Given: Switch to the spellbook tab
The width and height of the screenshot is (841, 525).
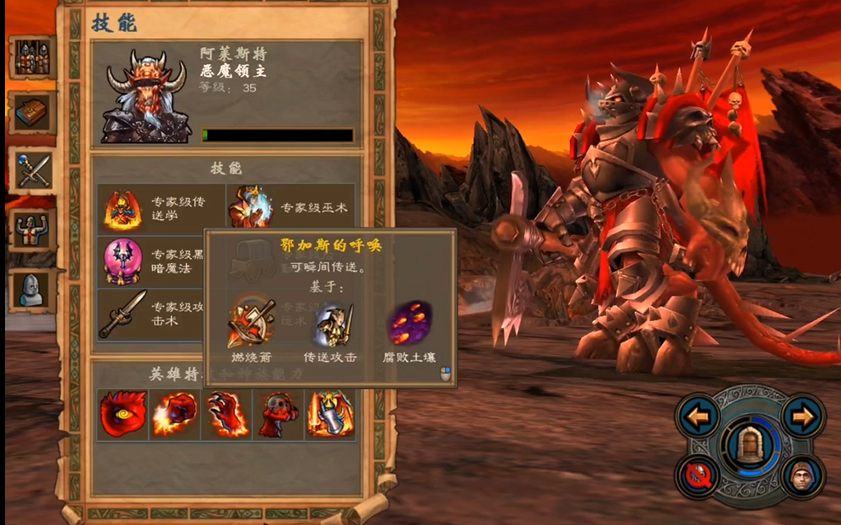Looking at the screenshot, I should [32, 113].
